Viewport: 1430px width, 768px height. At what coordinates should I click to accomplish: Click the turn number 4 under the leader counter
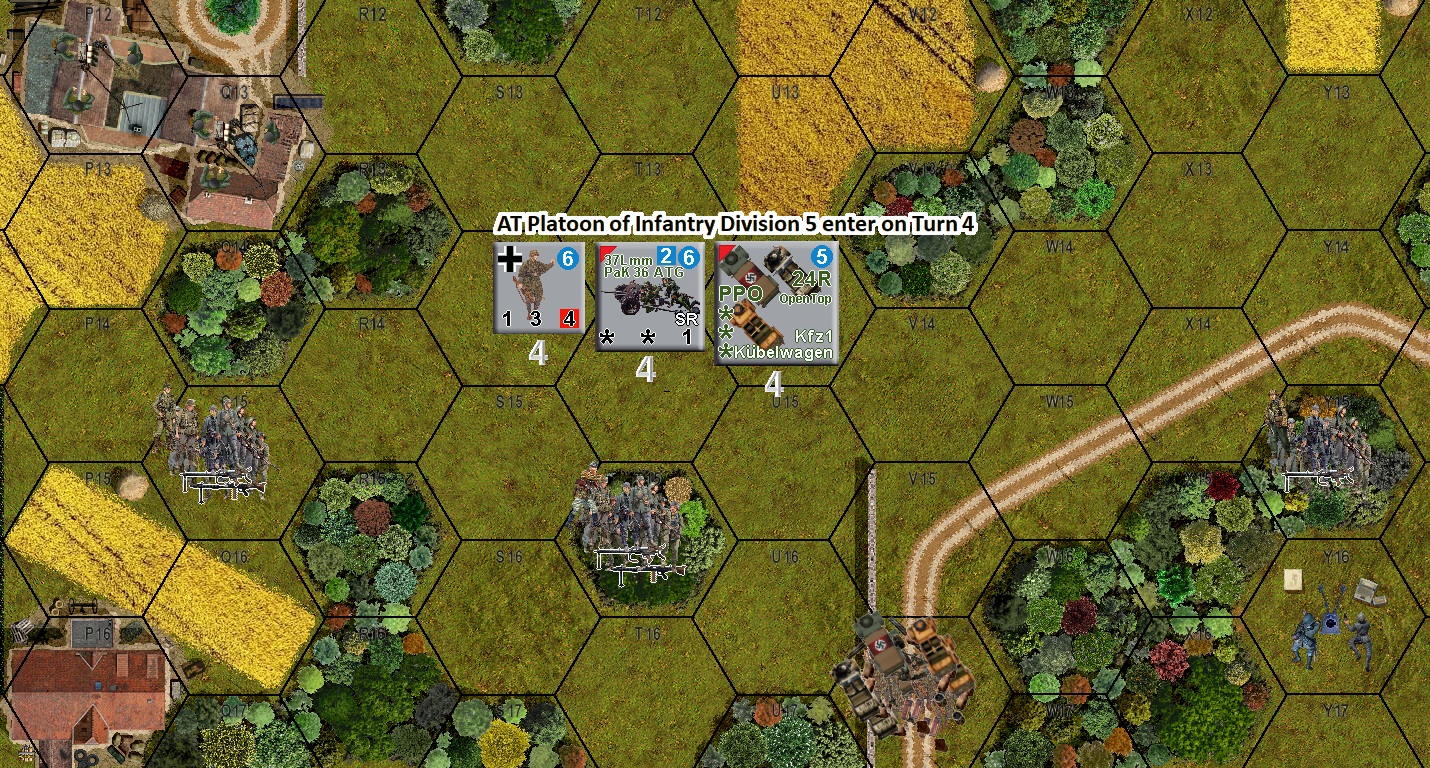point(540,353)
